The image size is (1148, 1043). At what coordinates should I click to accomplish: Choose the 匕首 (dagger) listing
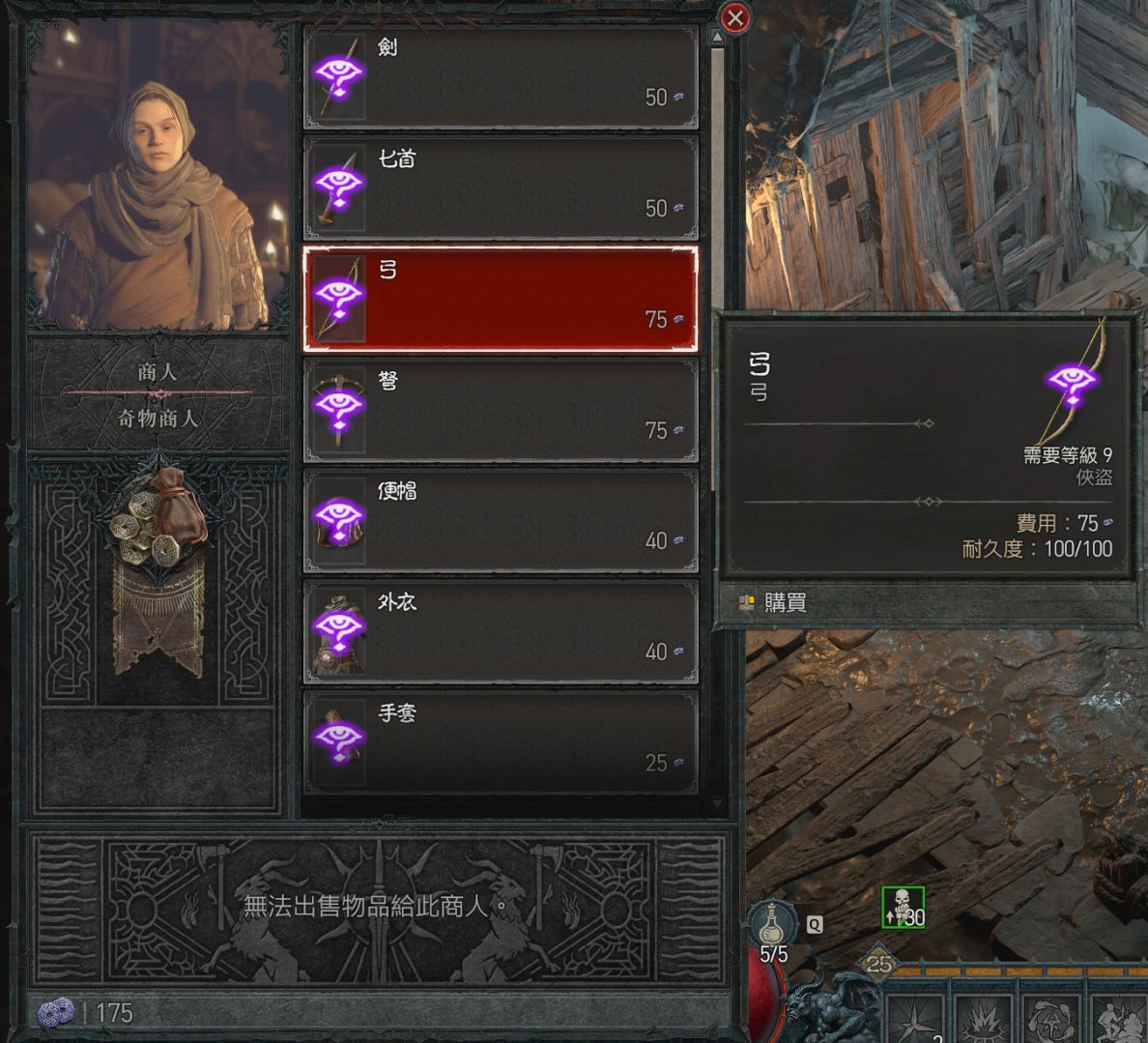click(x=501, y=188)
